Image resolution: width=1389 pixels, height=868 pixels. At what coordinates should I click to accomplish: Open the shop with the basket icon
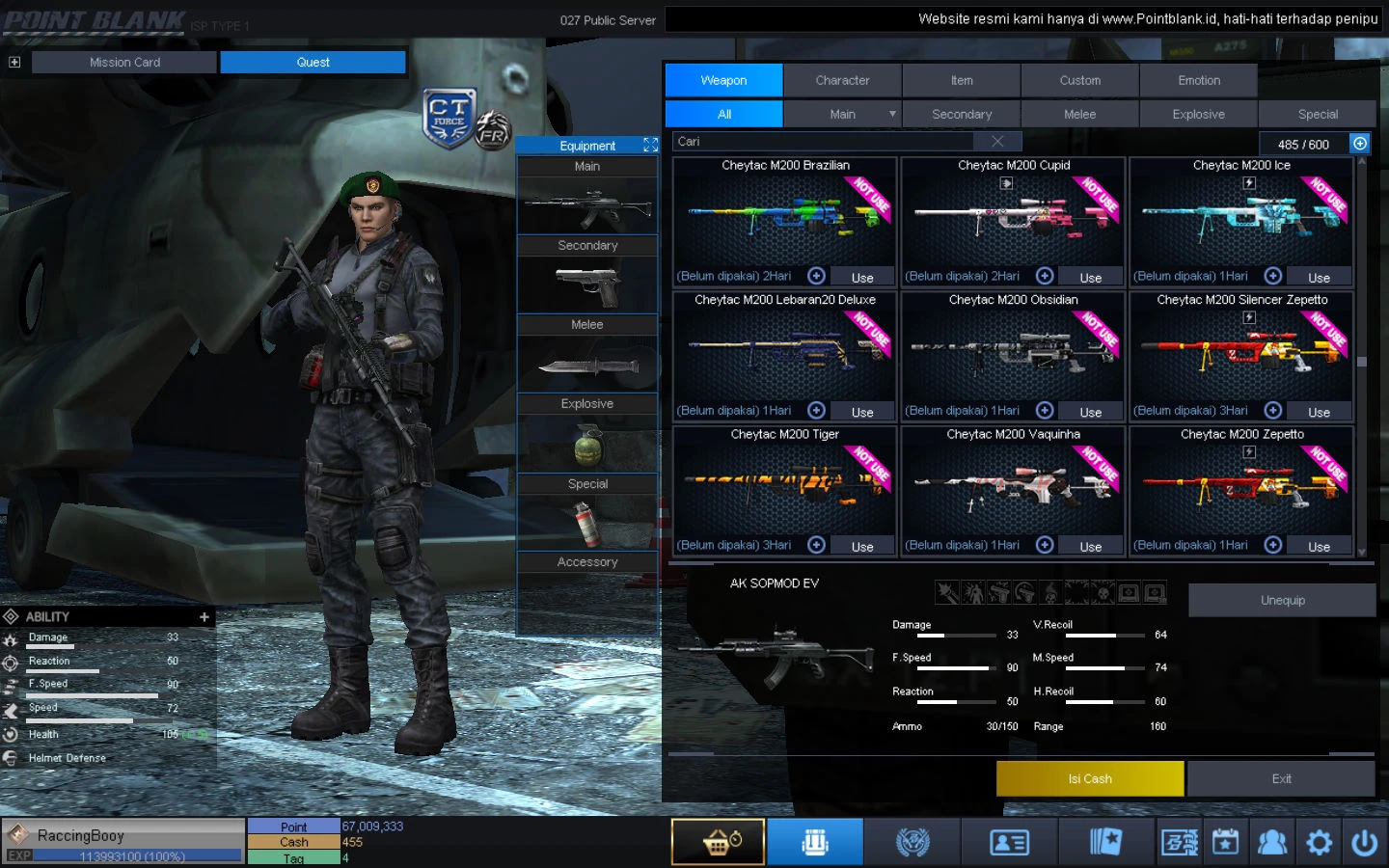pos(718,841)
